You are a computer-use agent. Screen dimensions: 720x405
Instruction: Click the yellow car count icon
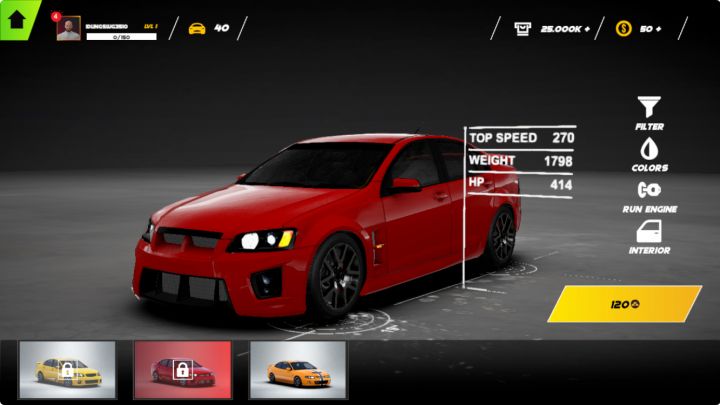tap(197, 28)
